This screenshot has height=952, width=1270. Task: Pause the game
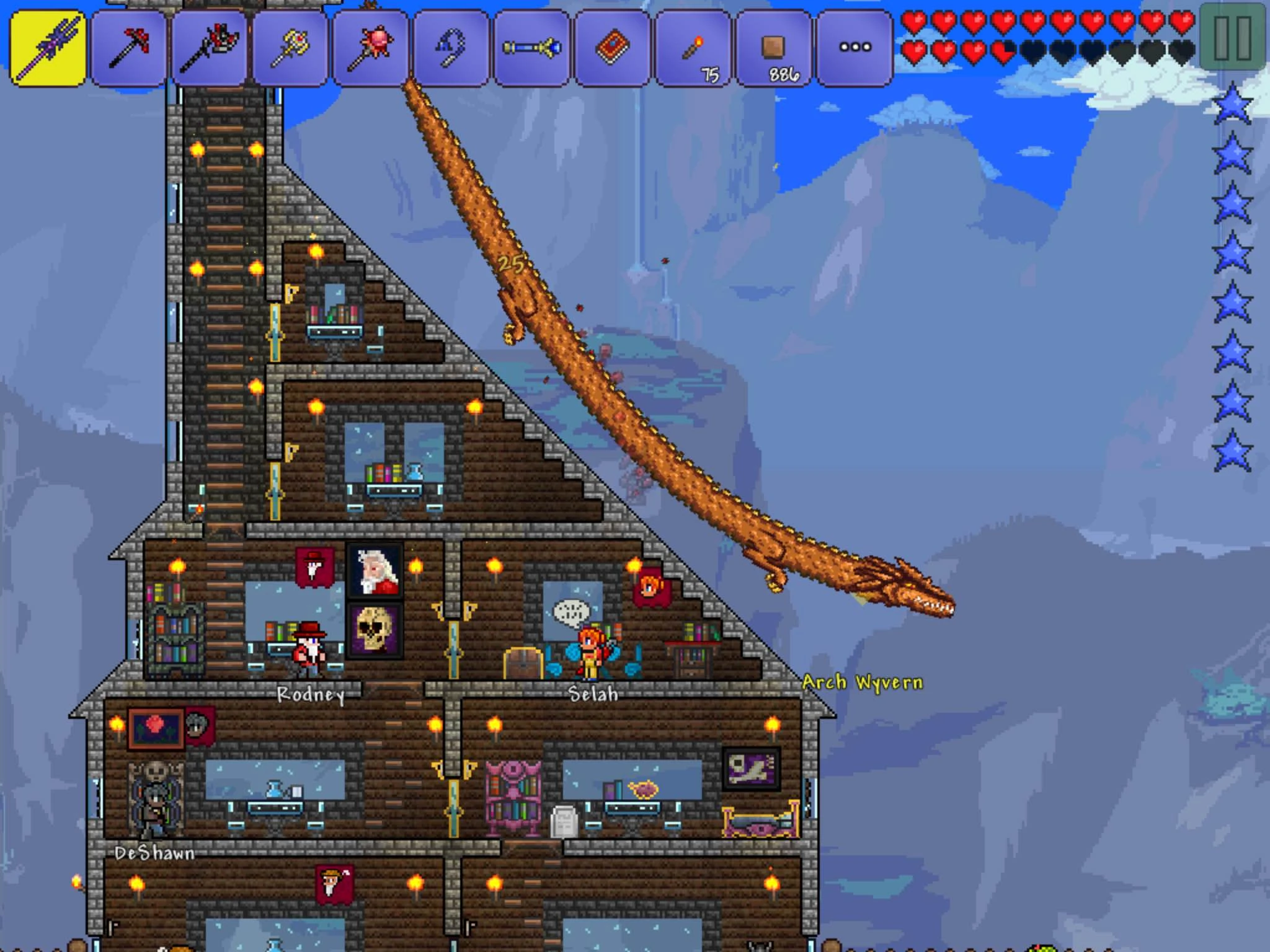[1232, 37]
